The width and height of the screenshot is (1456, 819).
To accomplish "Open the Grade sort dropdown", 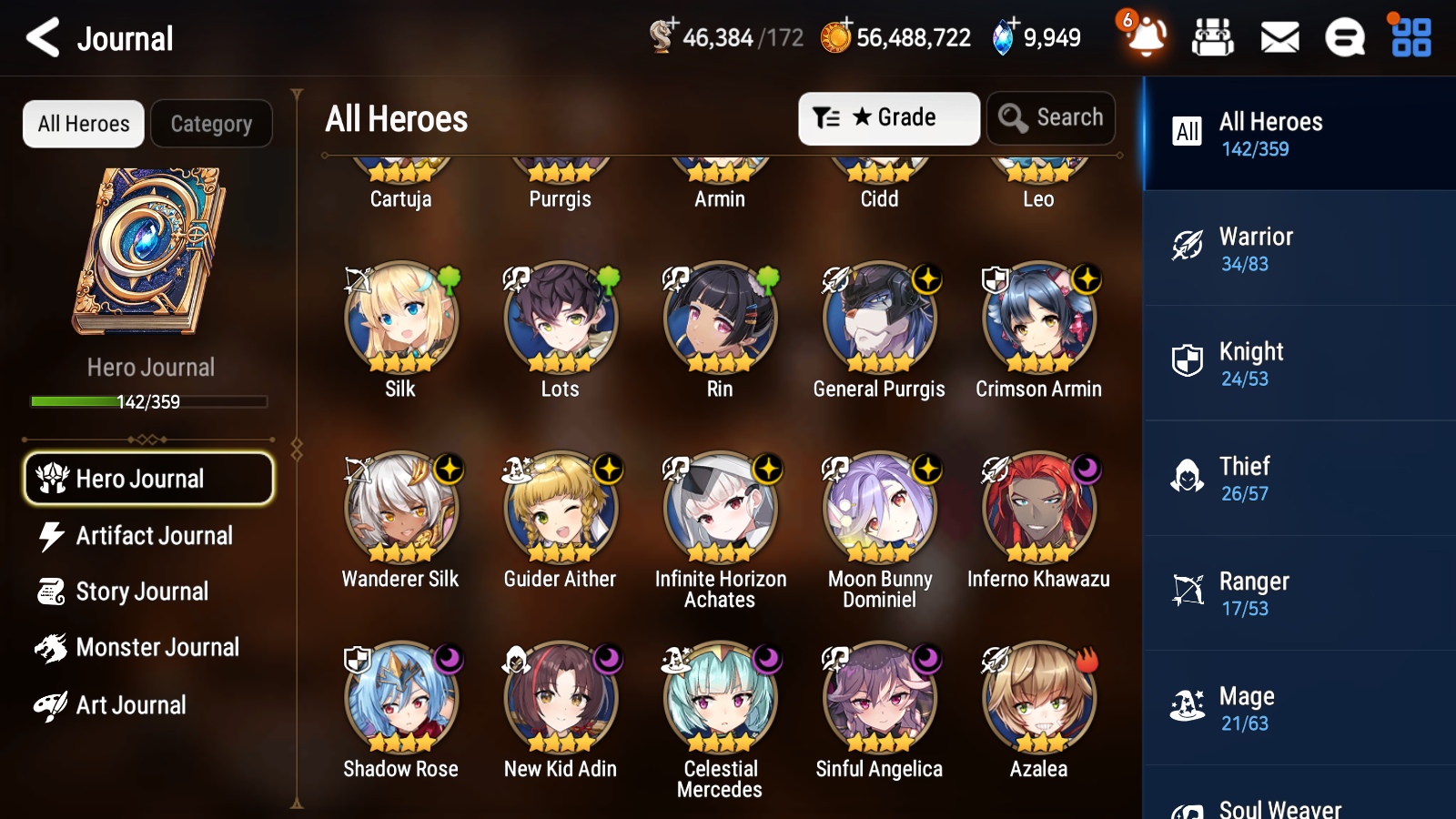I will [888, 117].
